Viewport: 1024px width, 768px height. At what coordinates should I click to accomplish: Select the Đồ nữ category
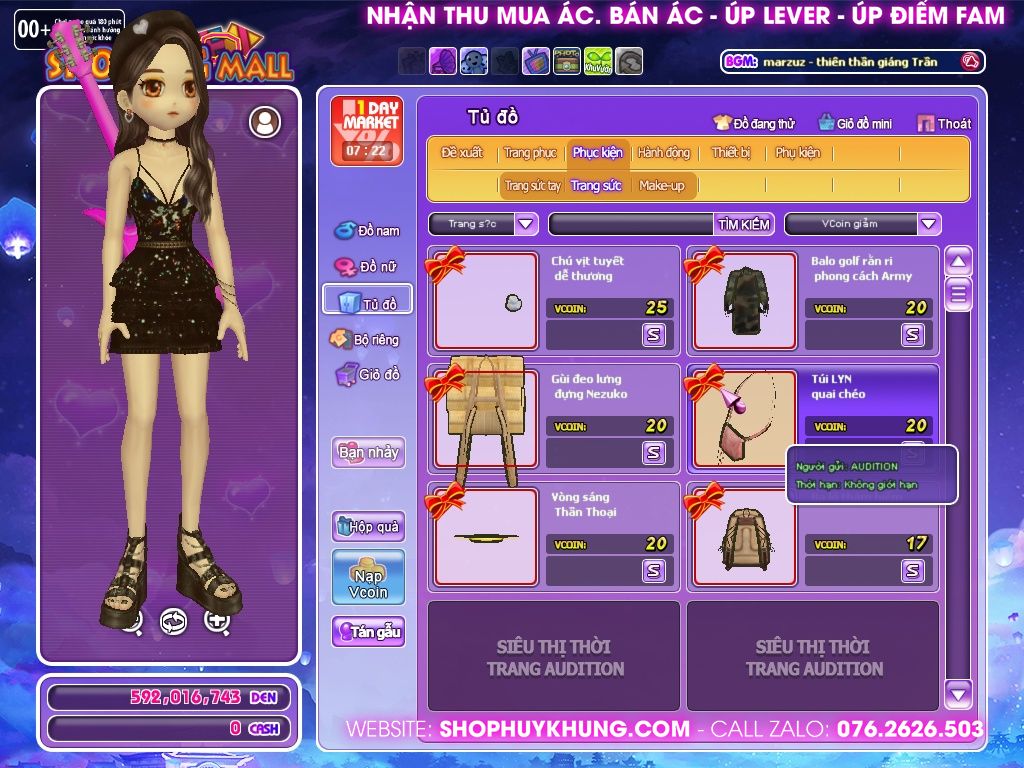[367, 267]
